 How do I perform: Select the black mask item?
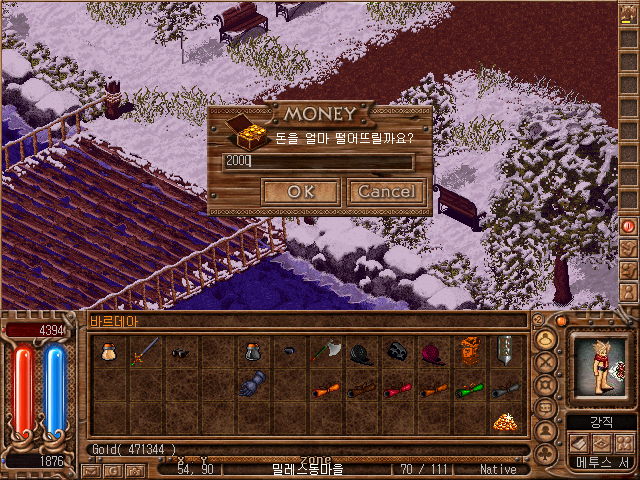point(397,351)
